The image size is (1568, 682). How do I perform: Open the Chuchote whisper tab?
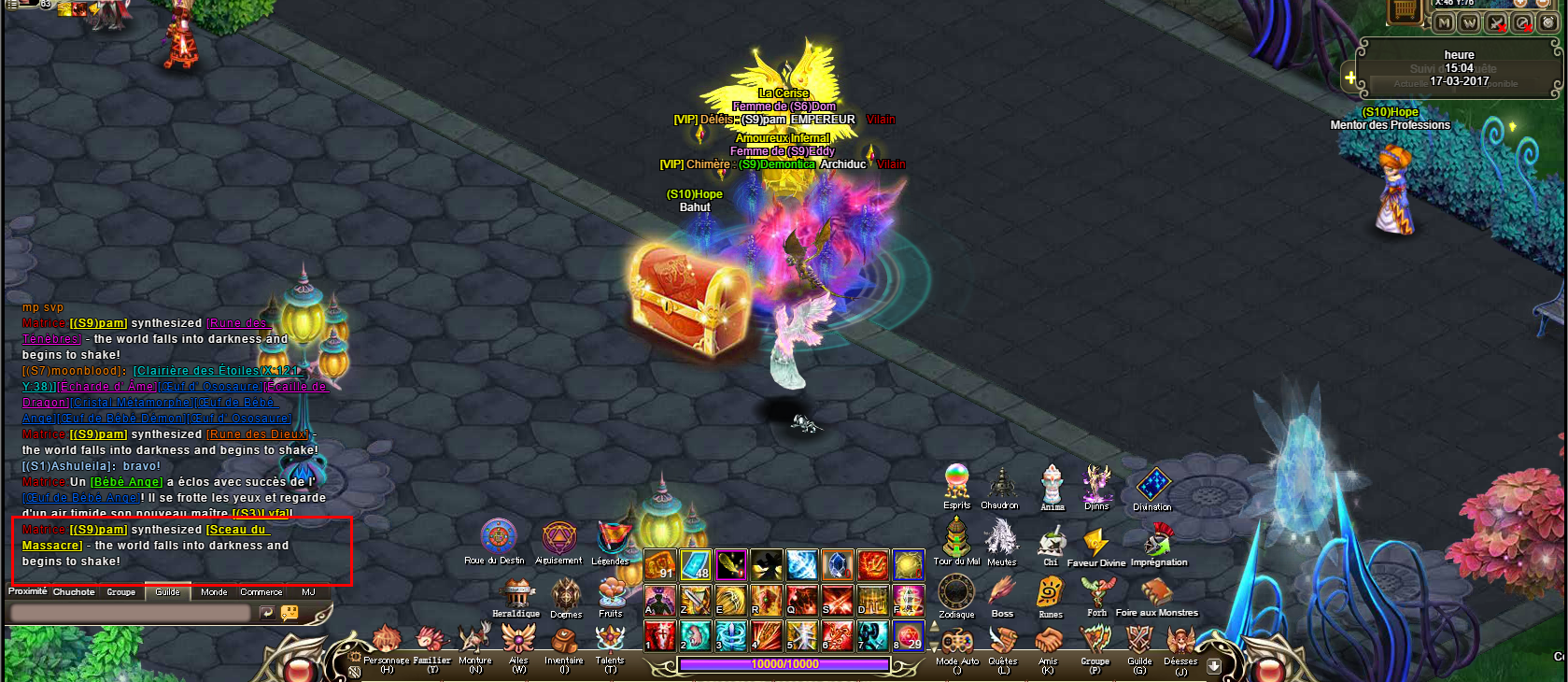74,592
